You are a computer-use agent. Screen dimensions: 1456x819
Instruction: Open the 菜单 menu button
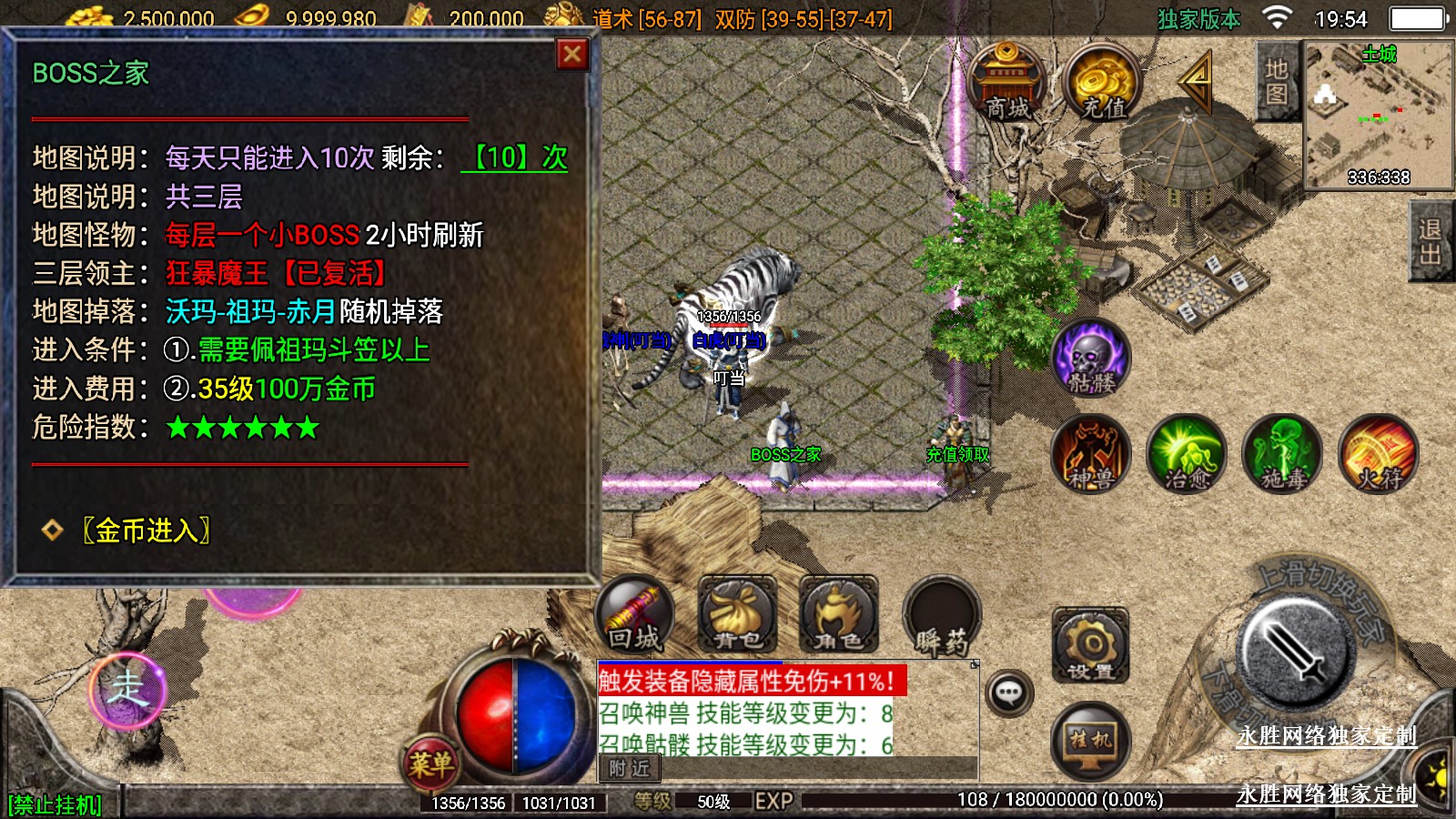coord(430,763)
